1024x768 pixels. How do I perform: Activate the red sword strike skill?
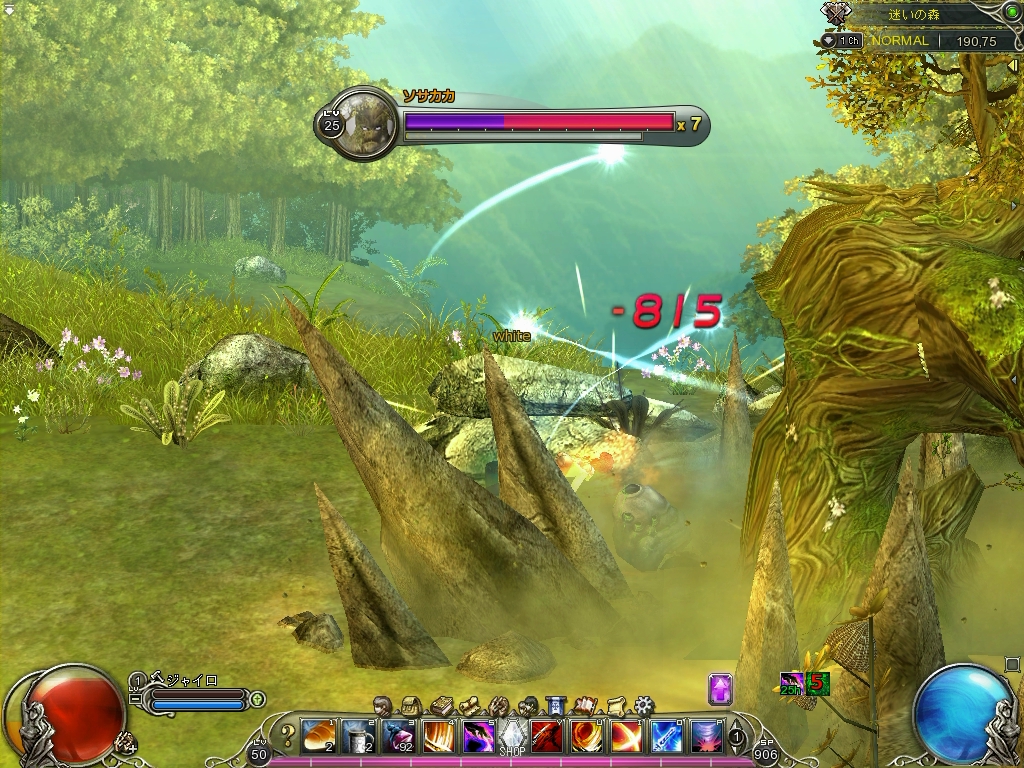(546, 736)
